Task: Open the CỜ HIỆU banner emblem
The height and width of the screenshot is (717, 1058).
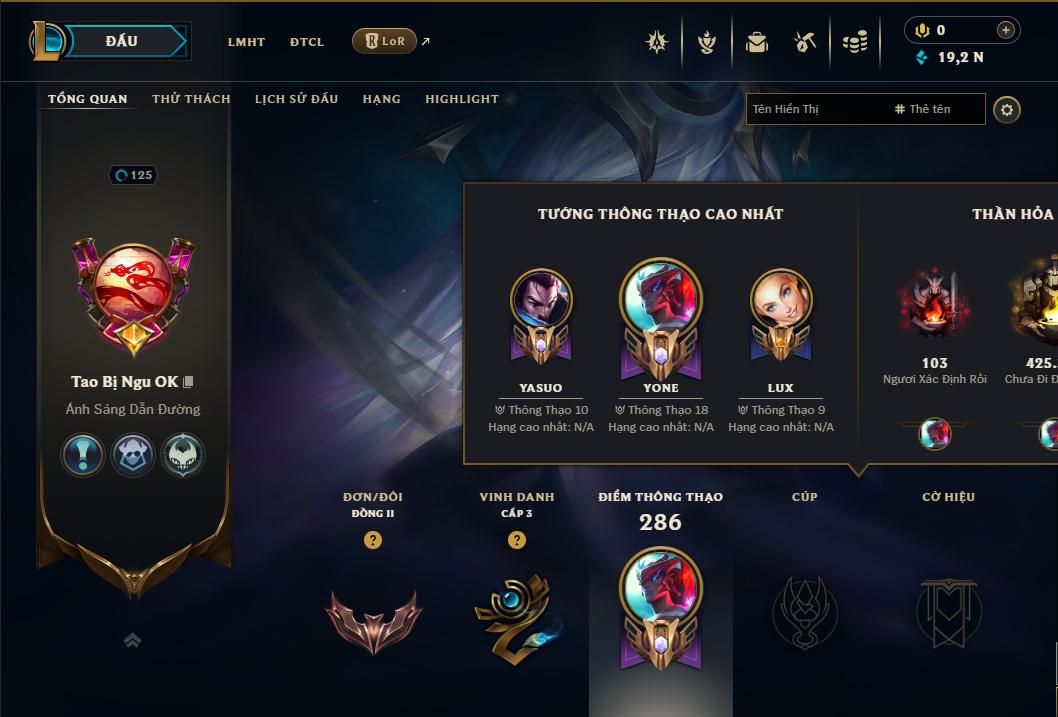Action: 948,610
